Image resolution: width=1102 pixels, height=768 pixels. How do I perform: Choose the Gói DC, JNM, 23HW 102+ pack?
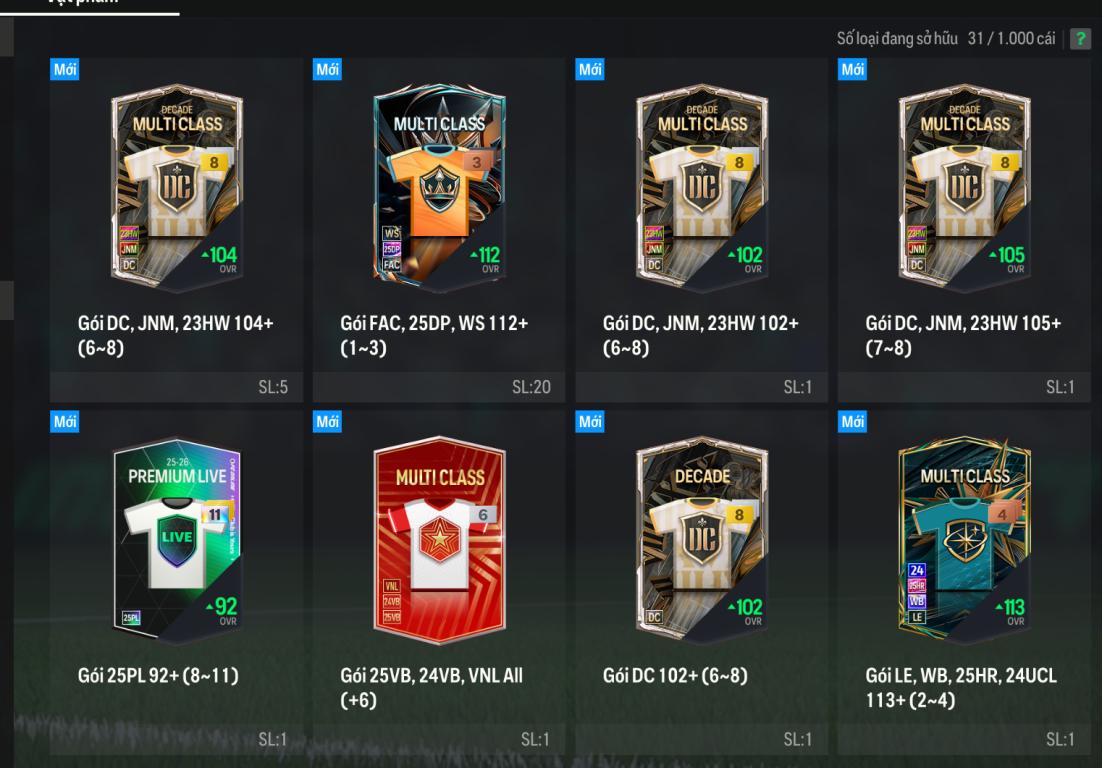702,190
